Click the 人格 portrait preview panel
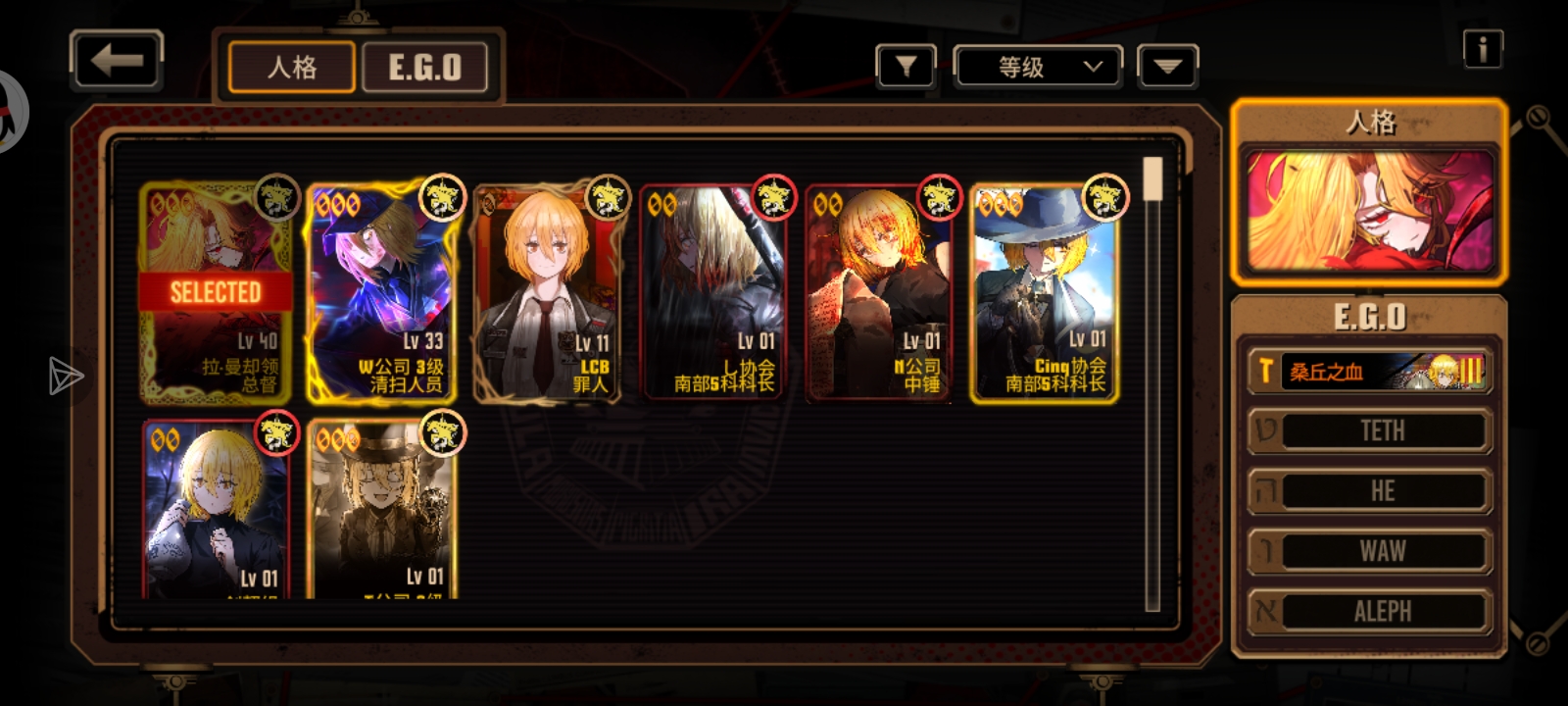Screen dimensions: 1568x706 (x=1369, y=210)
